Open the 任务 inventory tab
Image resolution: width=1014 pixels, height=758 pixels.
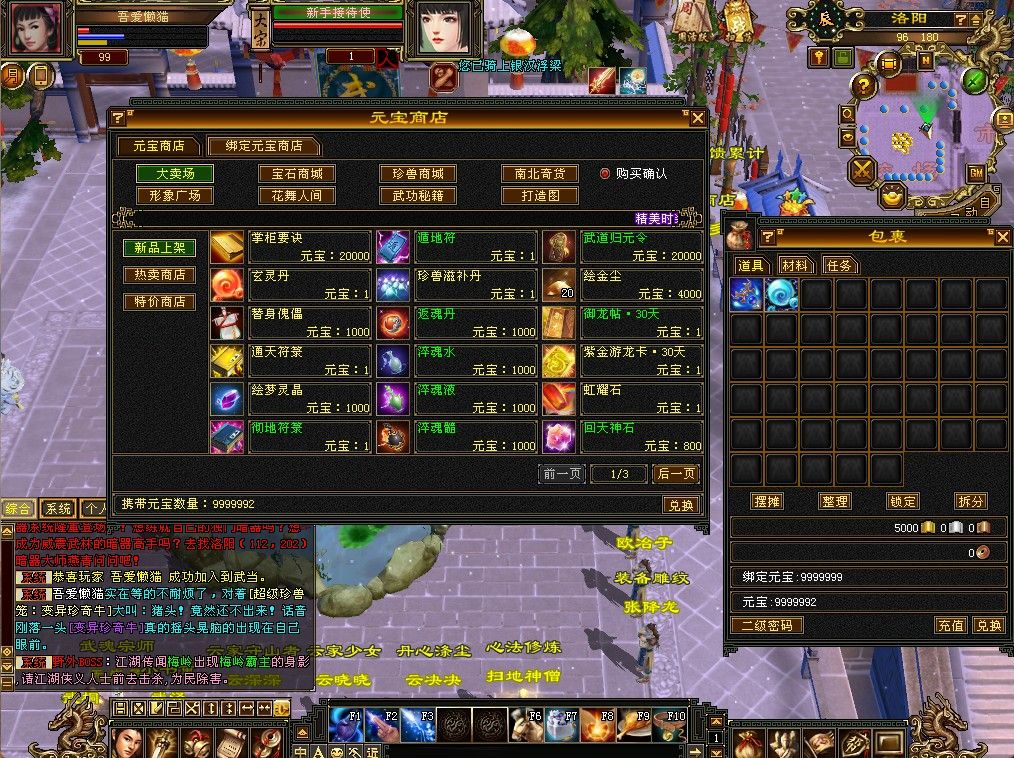[839, 265]
